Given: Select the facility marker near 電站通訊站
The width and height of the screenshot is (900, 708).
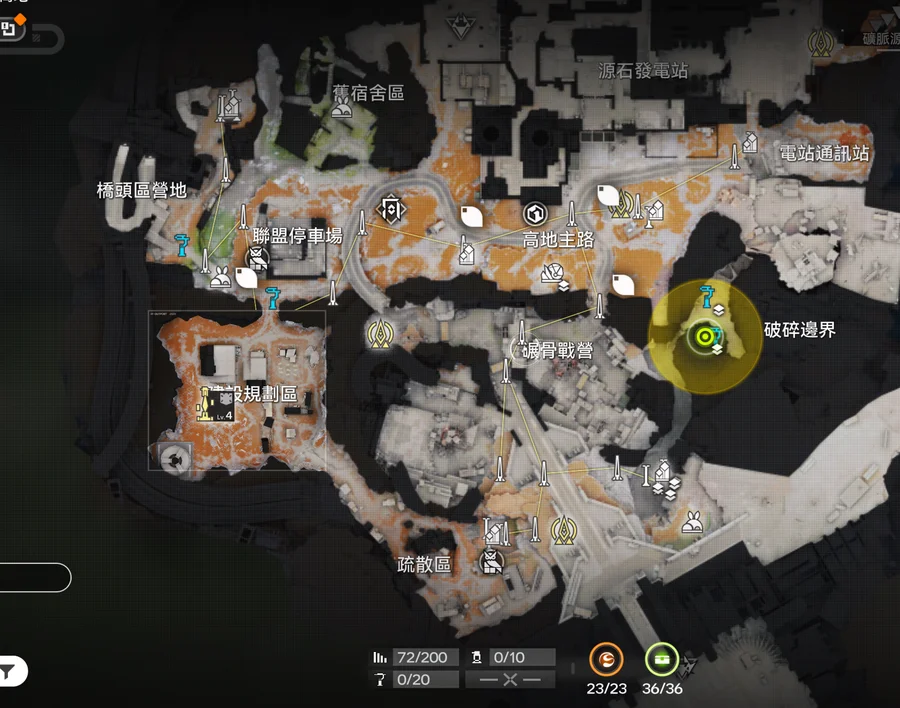Looking at the screenshot, I should [x=749, y=141].
